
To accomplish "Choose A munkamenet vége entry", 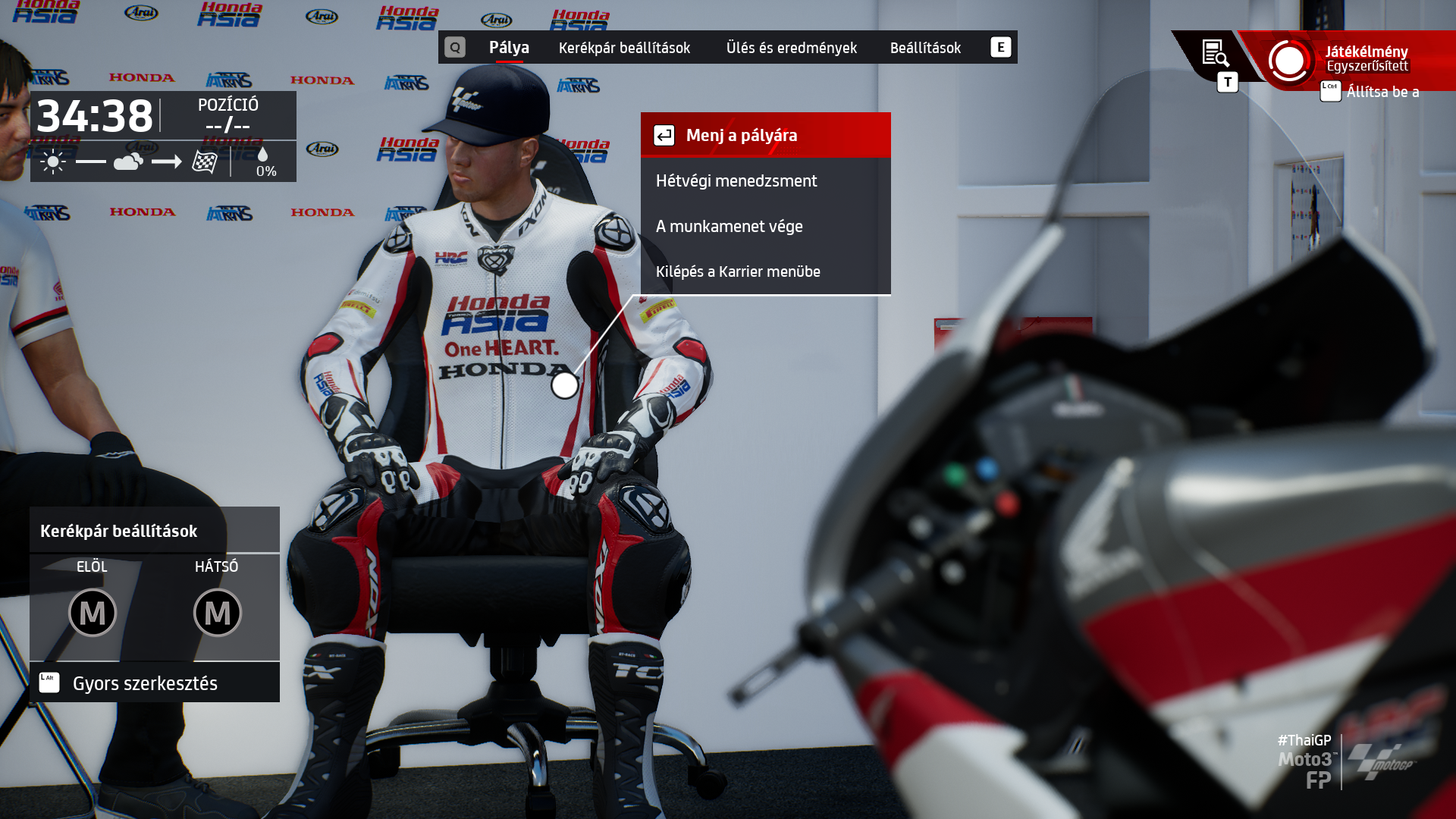I will [x=765, y=226].
